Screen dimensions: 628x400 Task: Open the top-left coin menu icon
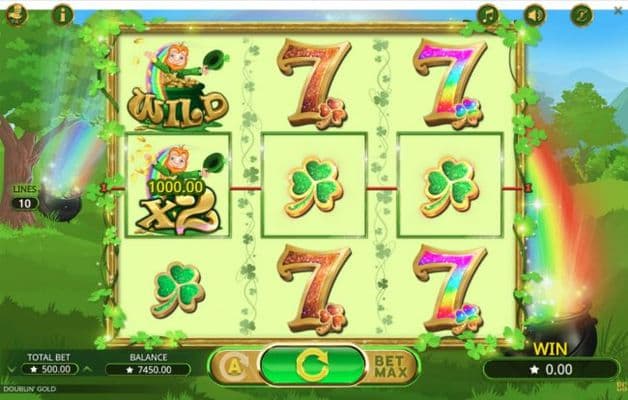[x=20, y=14]
